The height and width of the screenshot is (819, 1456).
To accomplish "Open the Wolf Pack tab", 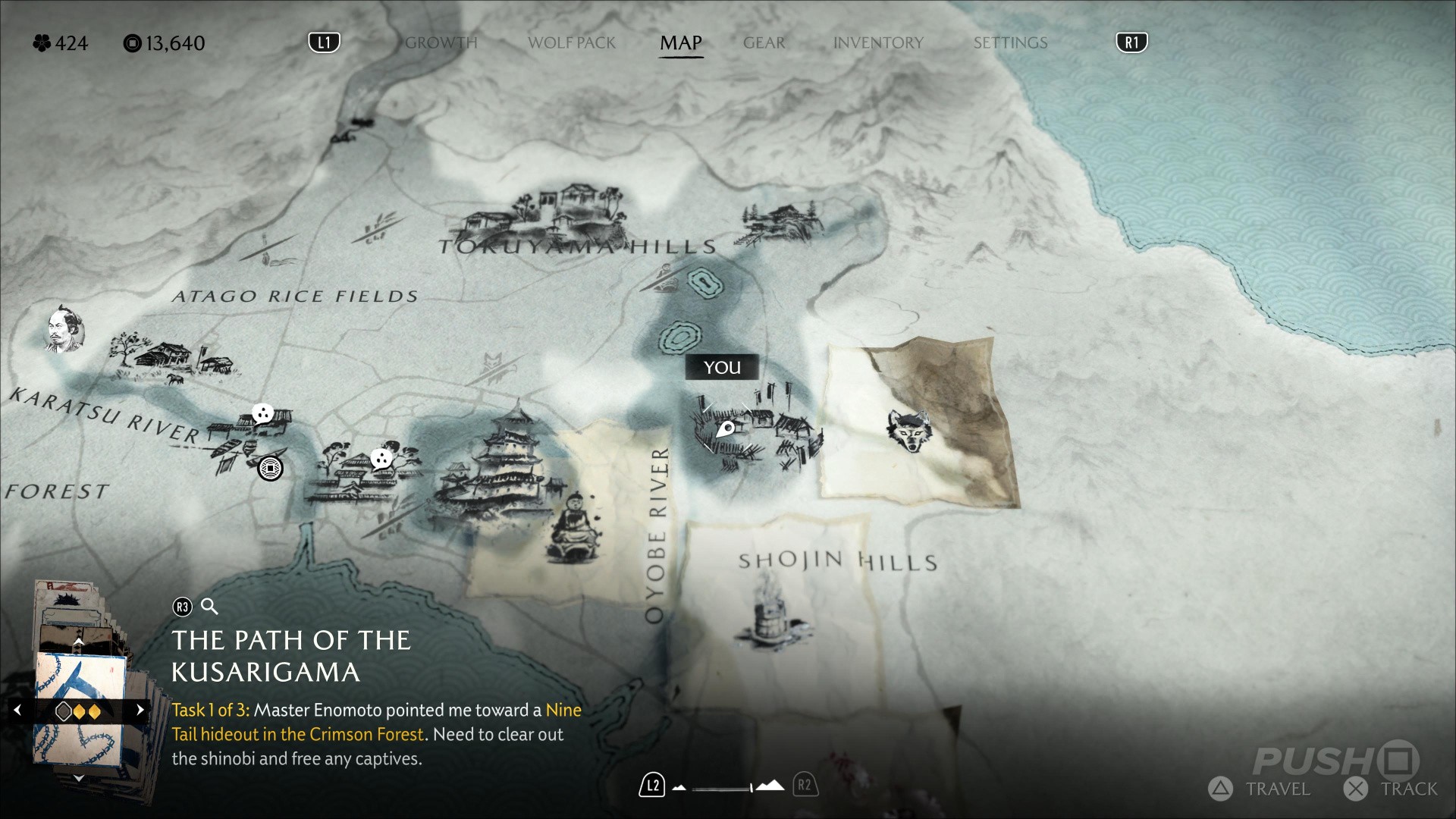I will tap(572, 43).
